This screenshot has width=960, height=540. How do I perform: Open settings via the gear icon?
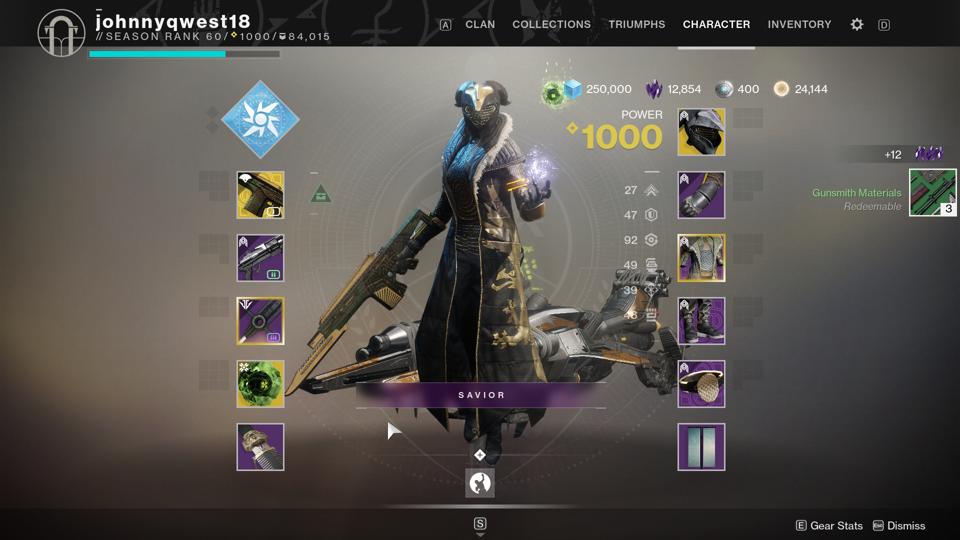click(x=857, y=24)
